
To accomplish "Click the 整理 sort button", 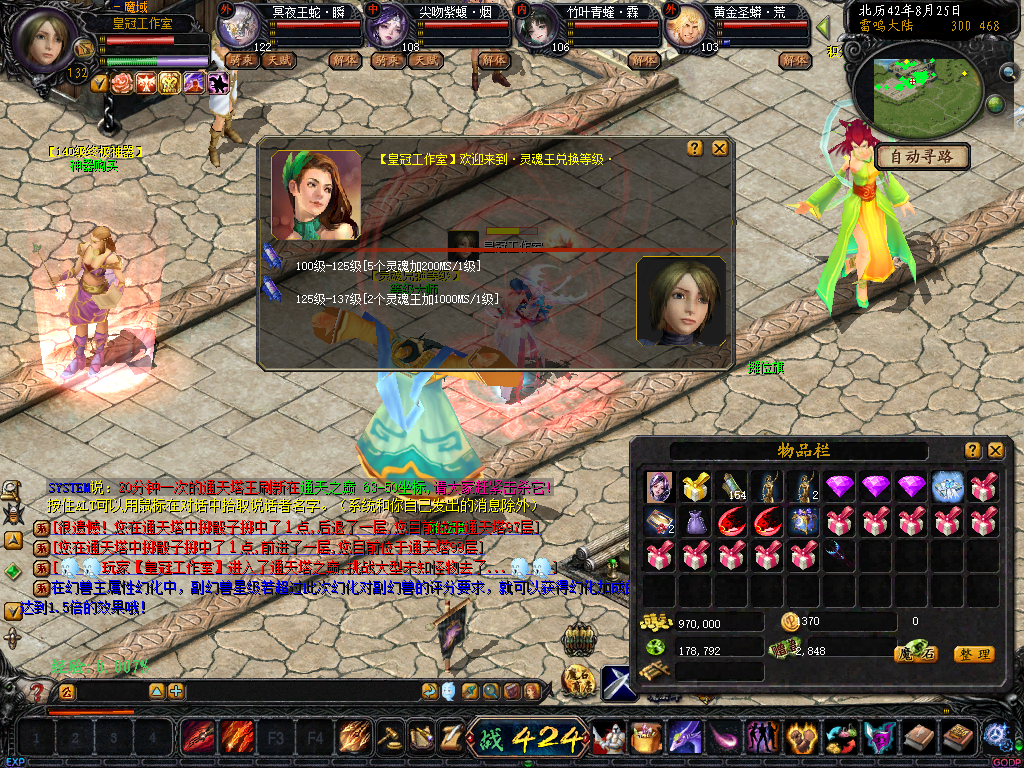I will point(973,654).
